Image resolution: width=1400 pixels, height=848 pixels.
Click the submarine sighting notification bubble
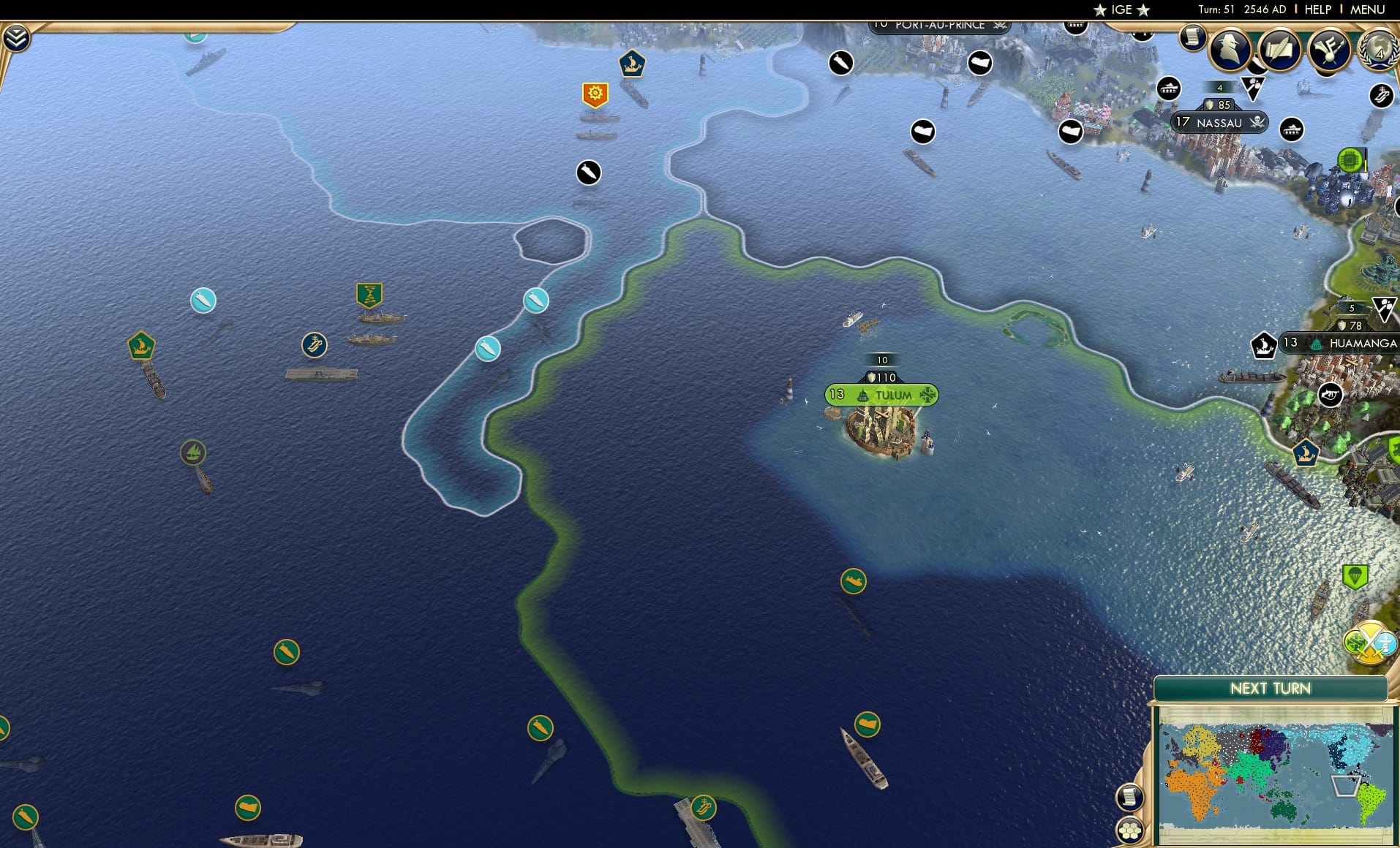click(587, 173)
